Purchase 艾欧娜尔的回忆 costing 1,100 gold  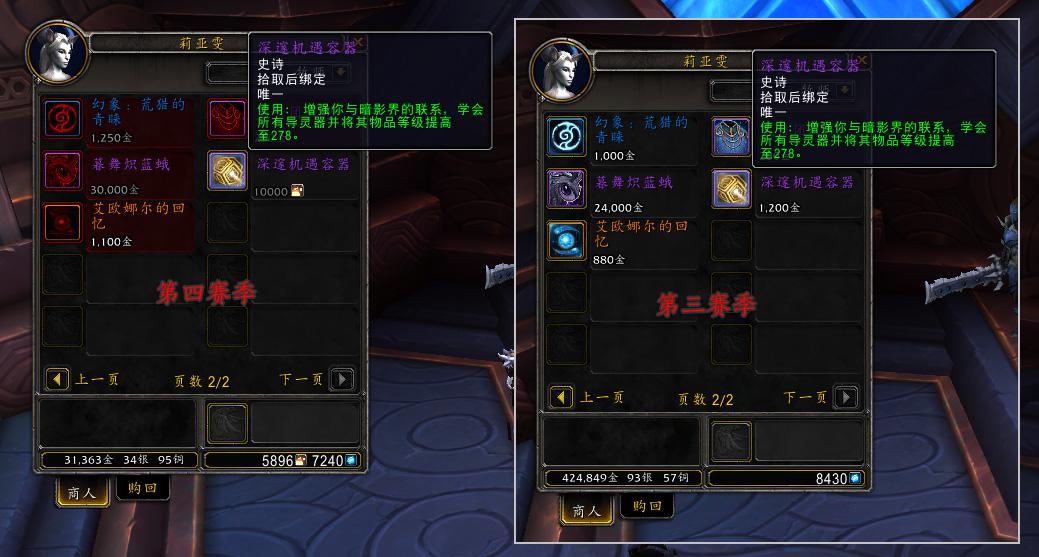63,222
